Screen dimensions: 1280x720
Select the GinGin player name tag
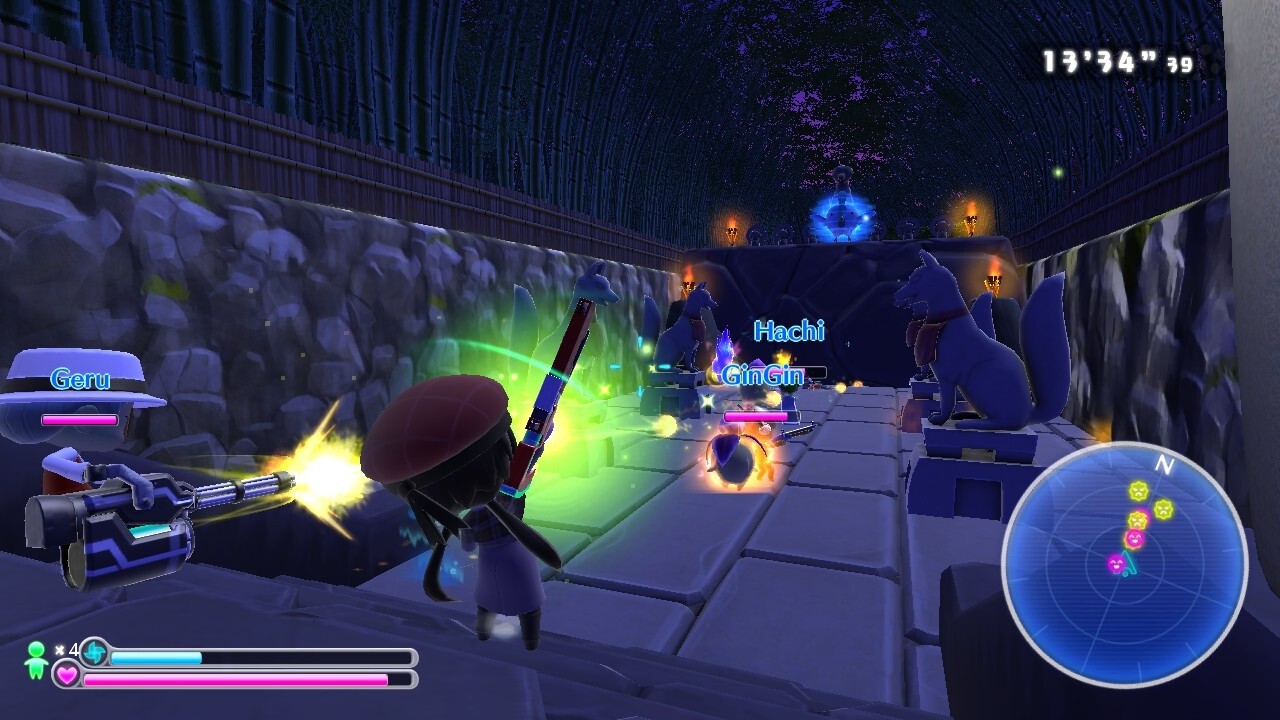point(762,376)
